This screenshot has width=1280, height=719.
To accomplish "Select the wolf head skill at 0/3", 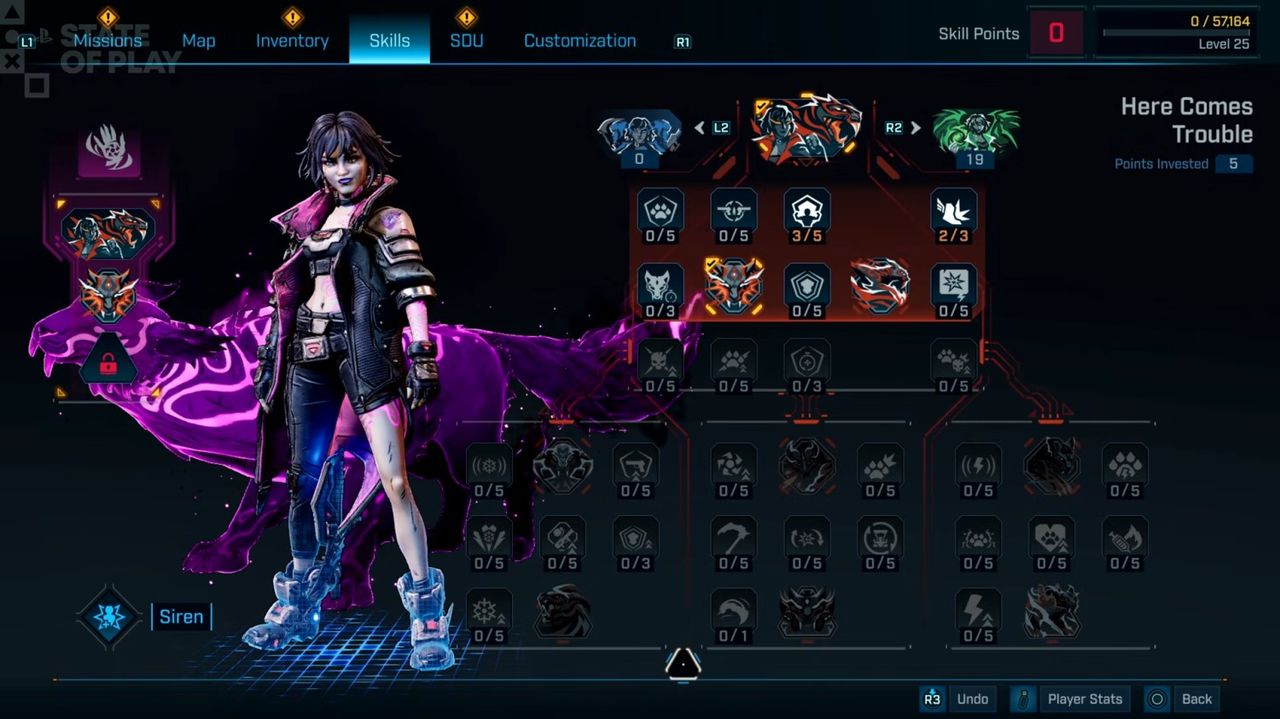I will point(660,290).
